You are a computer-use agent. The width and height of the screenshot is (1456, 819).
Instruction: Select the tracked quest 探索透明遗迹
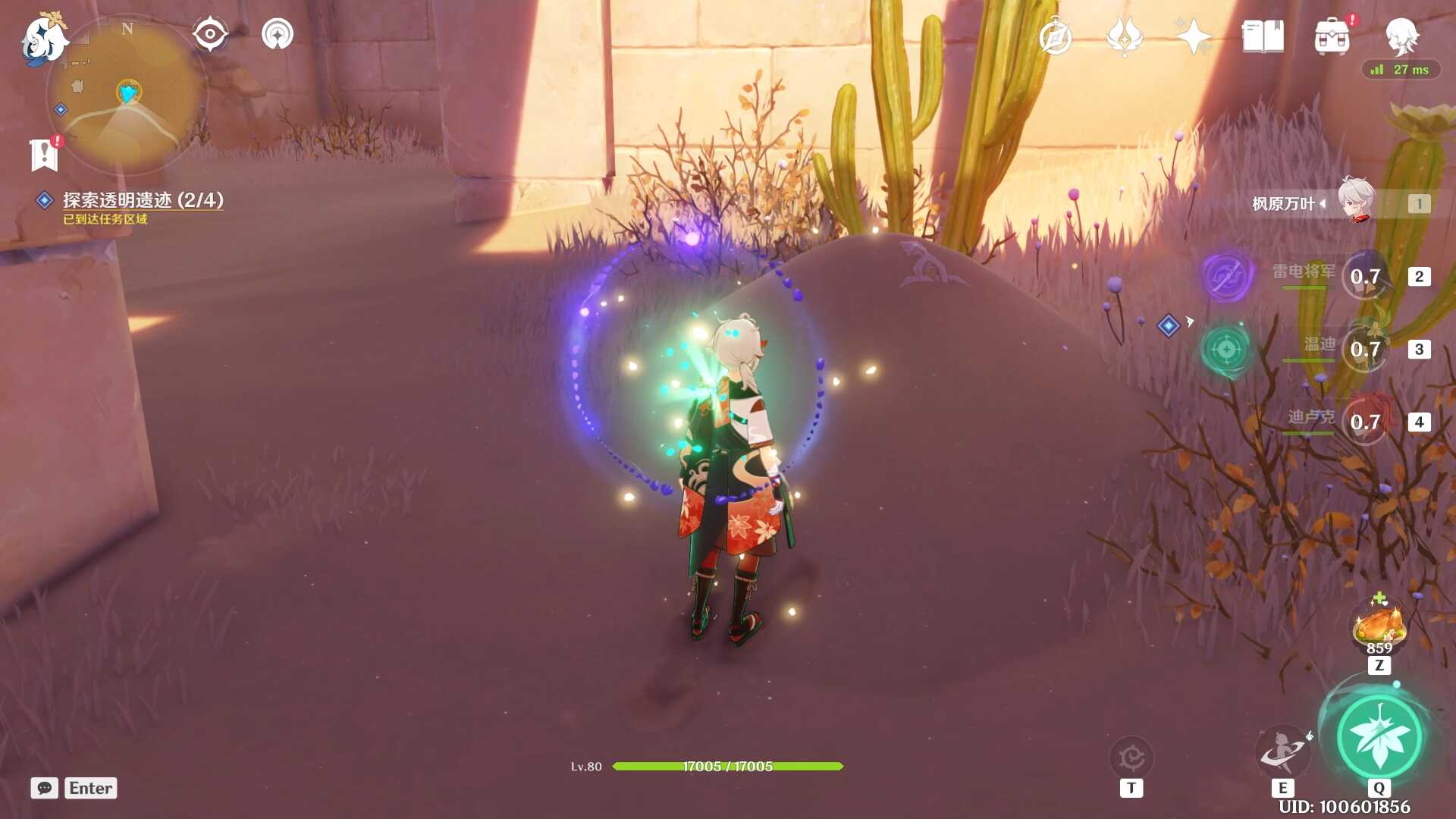point(143,200)
